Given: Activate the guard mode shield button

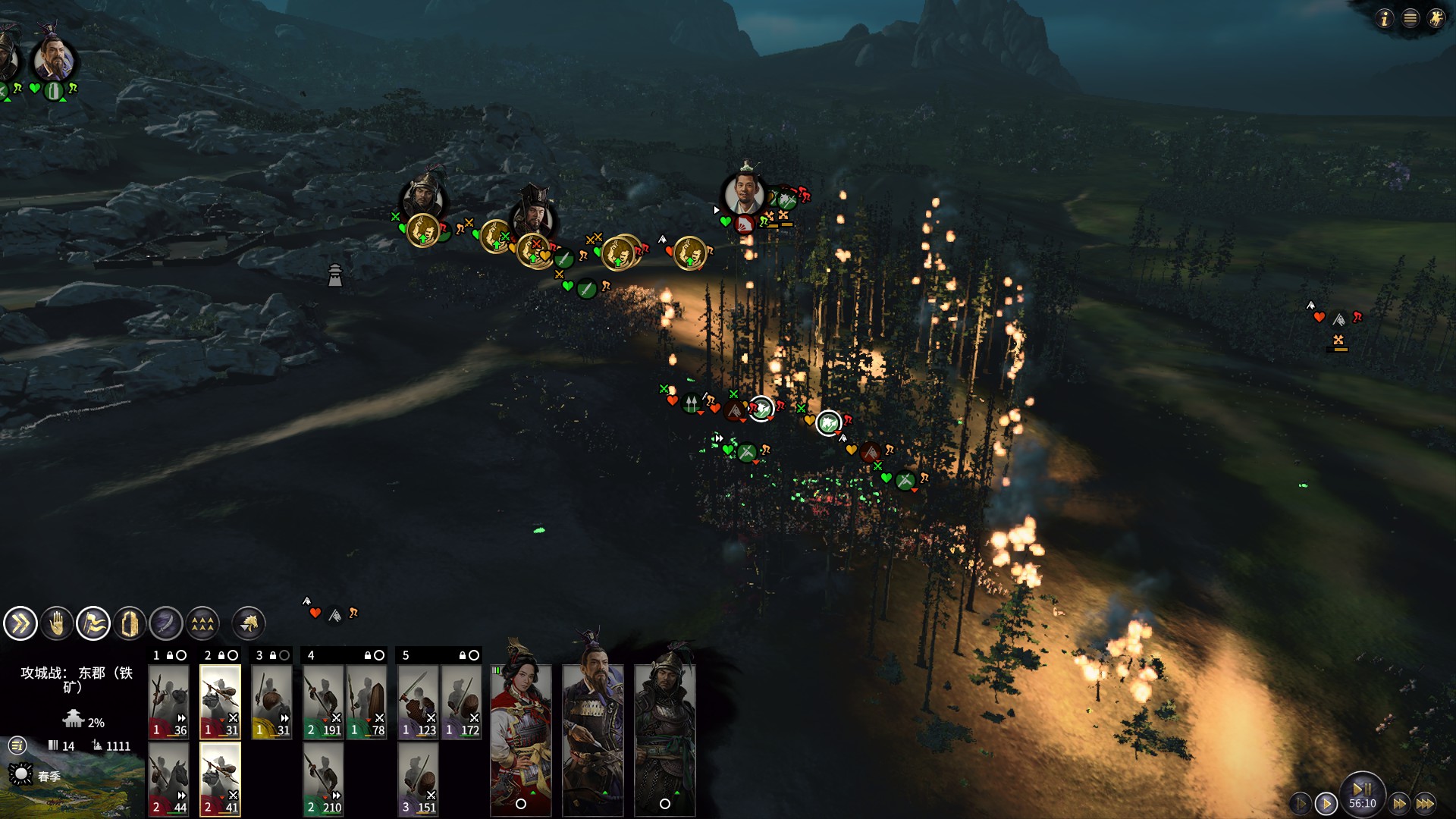Looking at the screenshot, I should click(x=130, y=624).
